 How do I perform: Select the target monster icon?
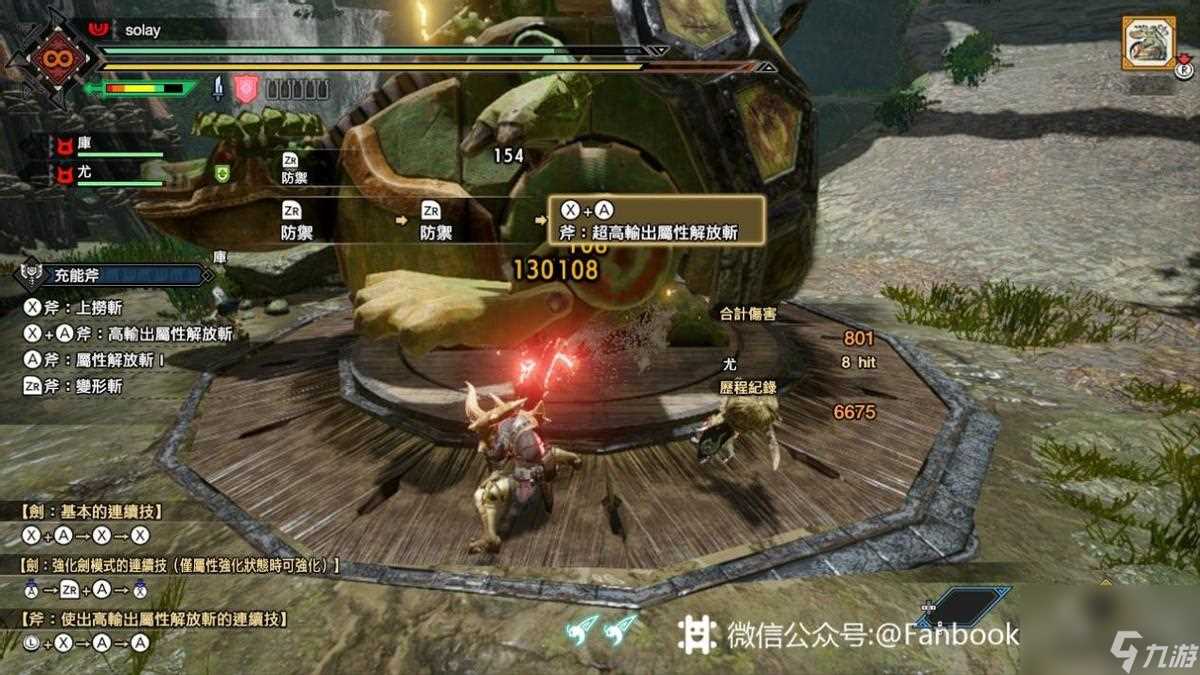[x=1148, y=42]
